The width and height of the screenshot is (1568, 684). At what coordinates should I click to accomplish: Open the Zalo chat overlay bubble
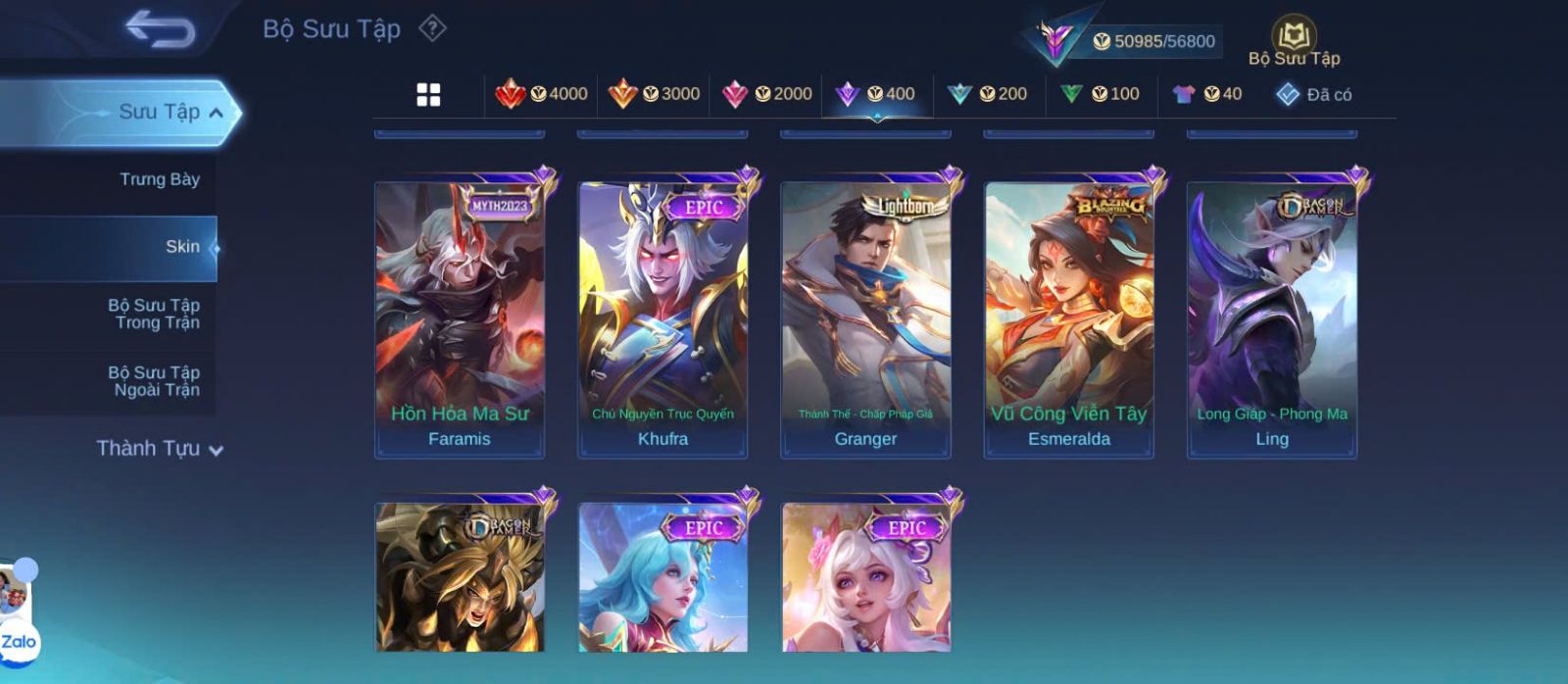(x=19, y=642)
